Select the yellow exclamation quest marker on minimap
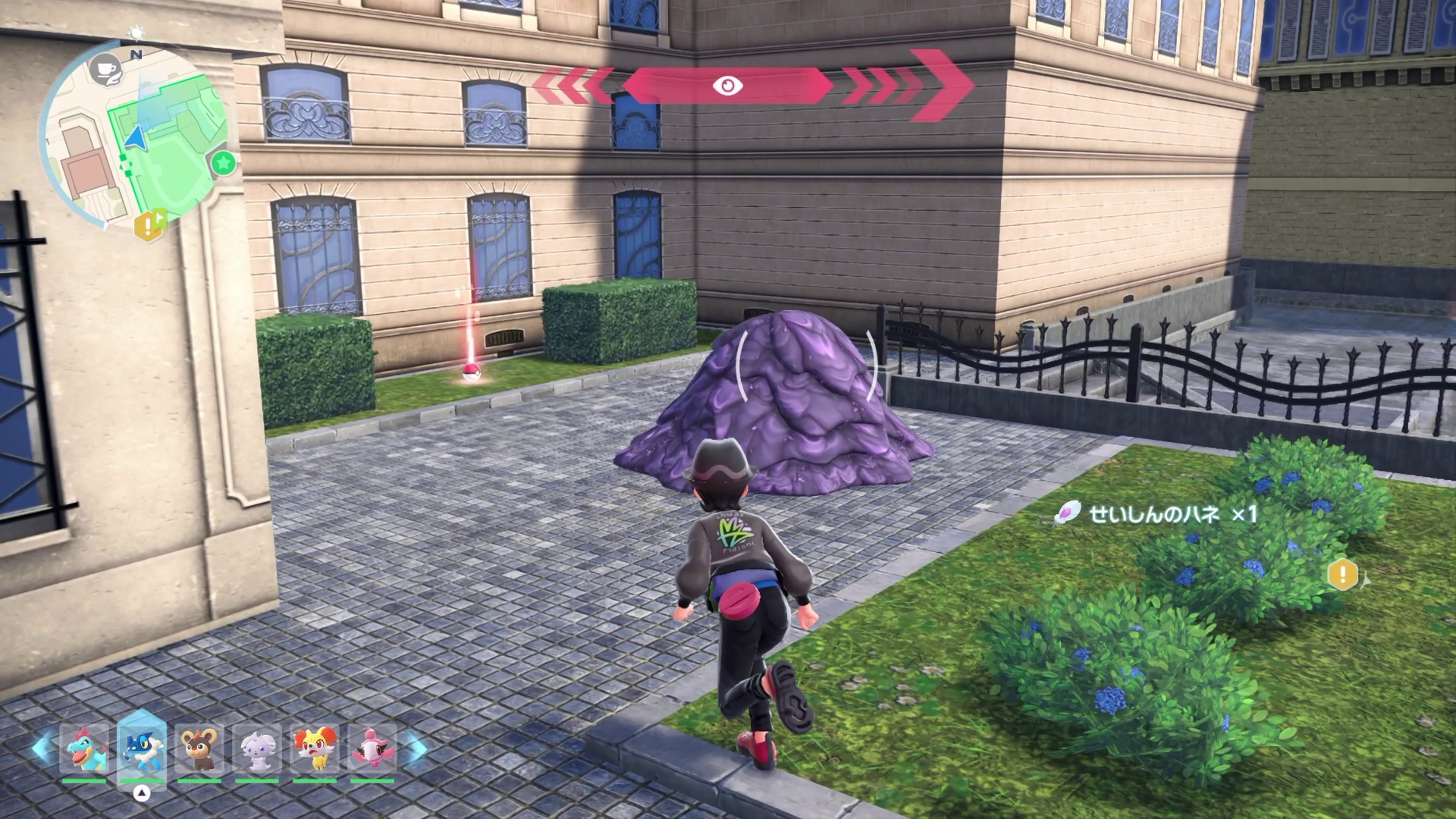The height and width of the screenshot is (819, 1456). (x=149, y=224)
